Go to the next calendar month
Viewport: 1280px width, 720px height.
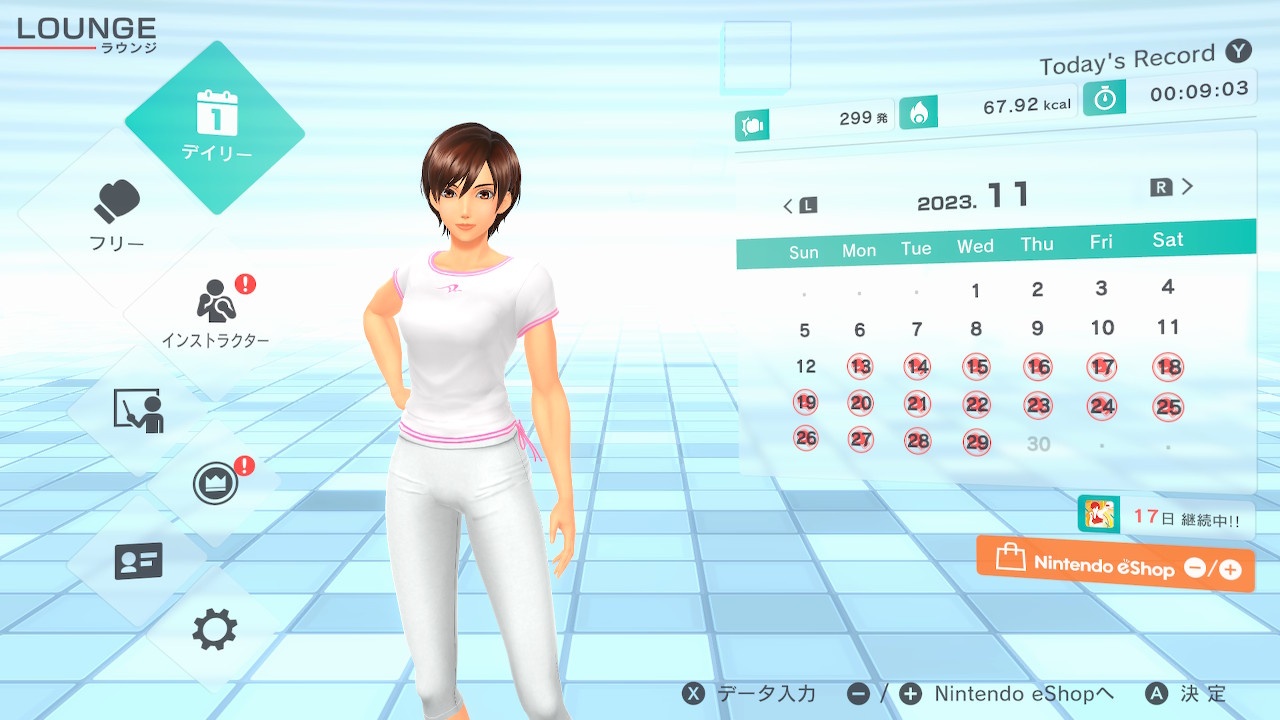click(1173, 187)
